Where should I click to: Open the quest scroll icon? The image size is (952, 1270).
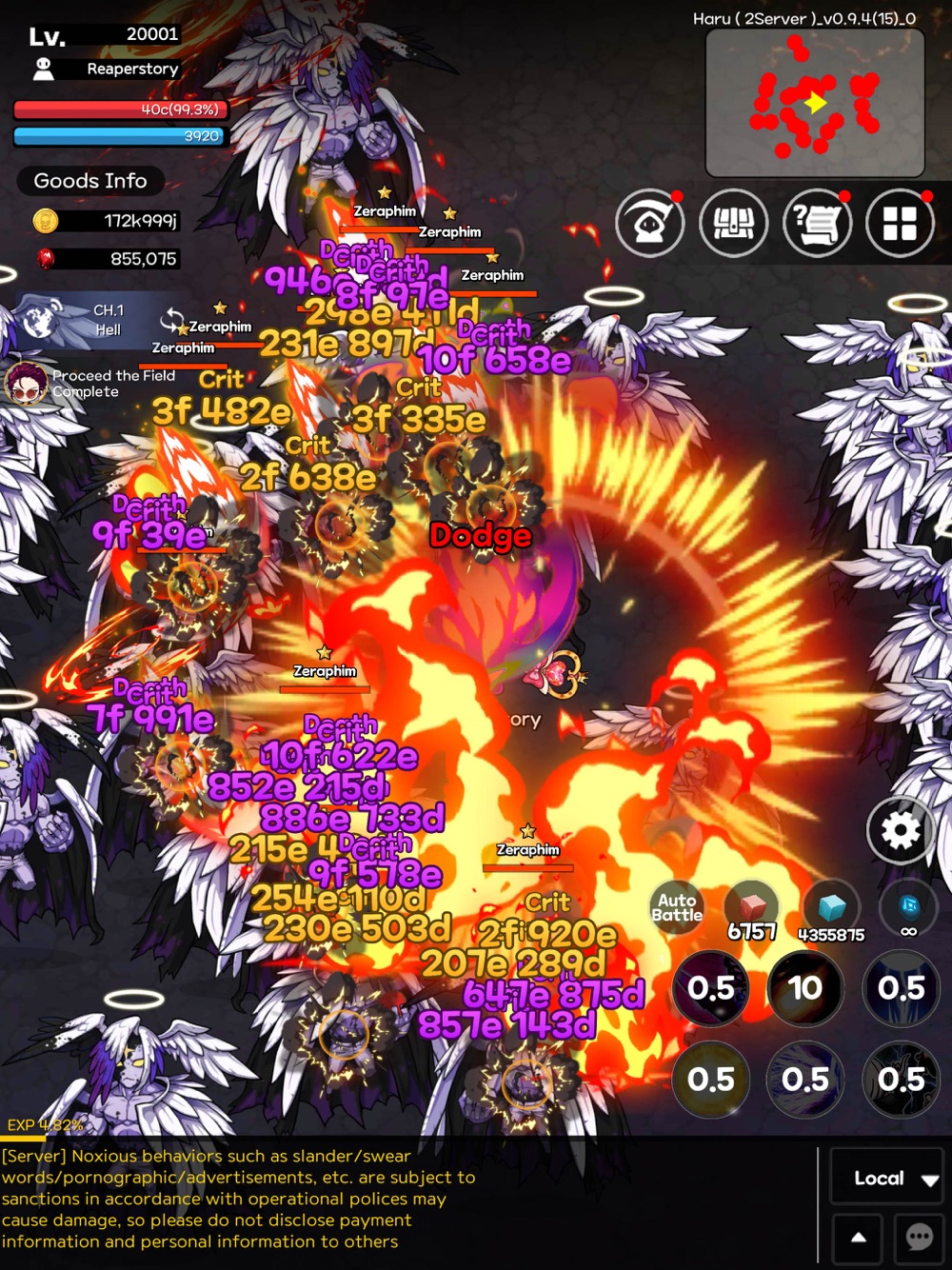pos(817,223)
